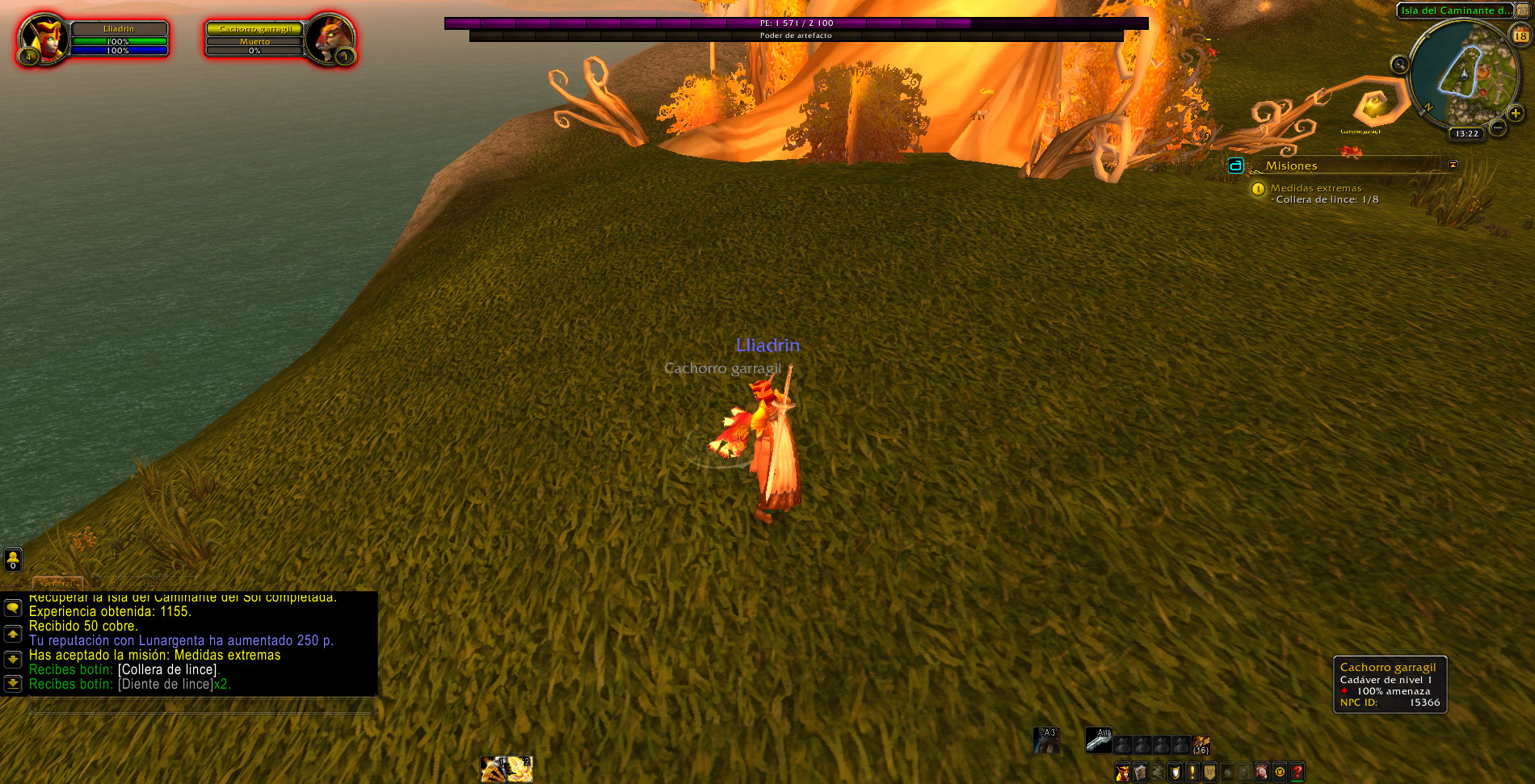This screenshot has width=1535, height=784.
Task: Open the Medidas extremas quest entry
Action: coord(1315,188)
